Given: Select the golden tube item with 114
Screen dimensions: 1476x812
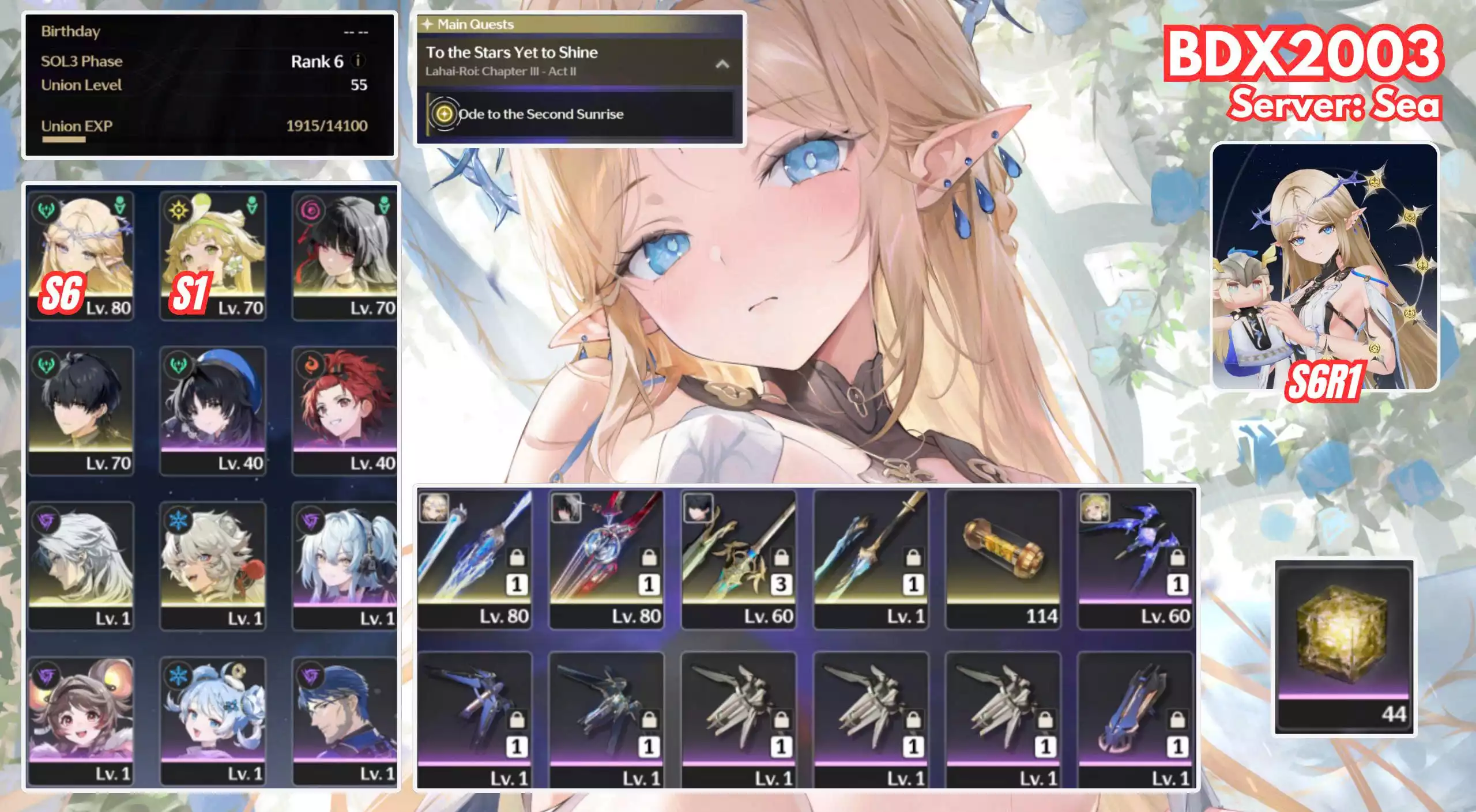Looking at the screenshot, I should (1003, 558).
